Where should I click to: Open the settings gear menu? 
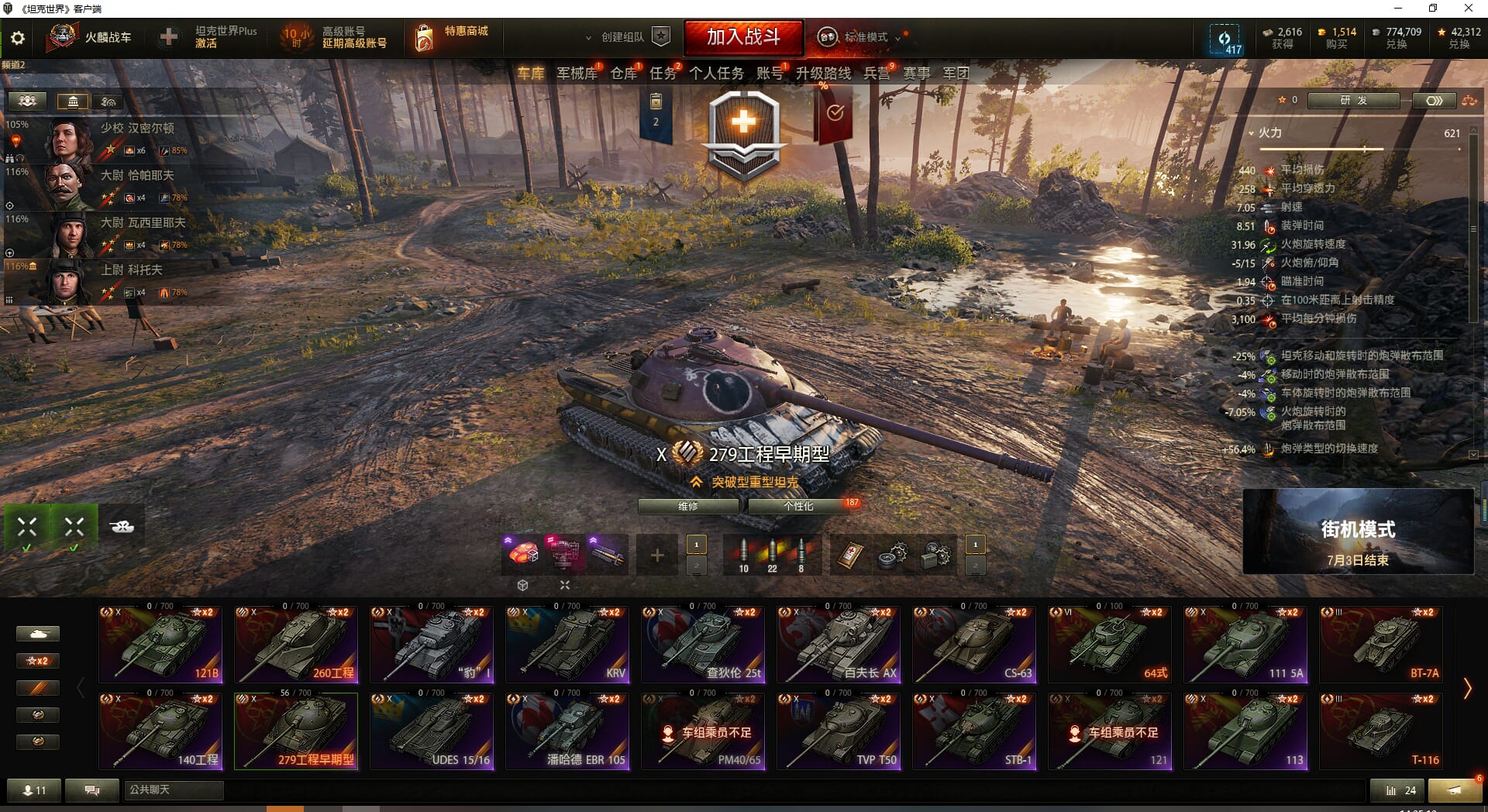point(18,38)
